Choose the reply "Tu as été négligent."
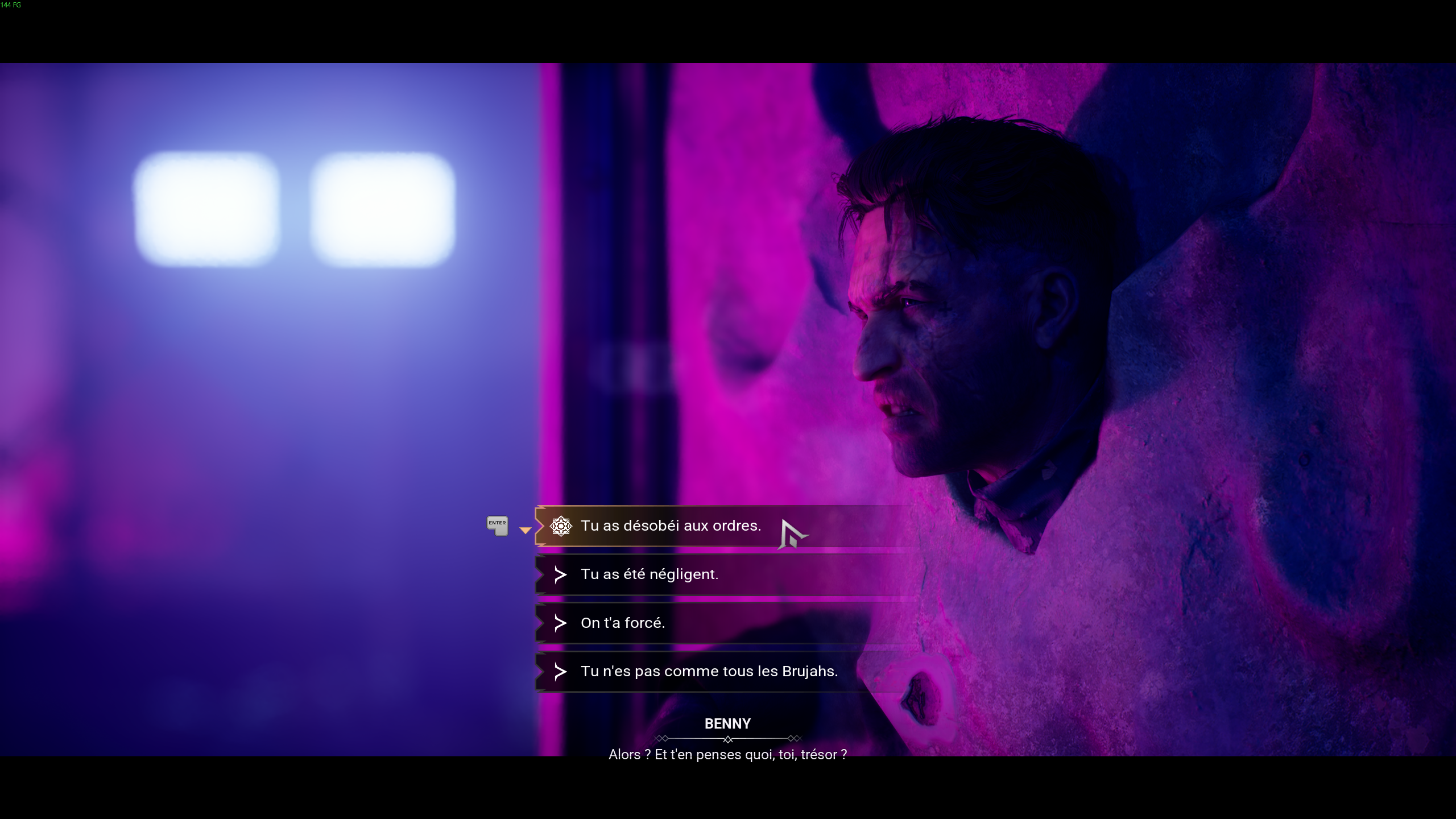The width and height of the screenshot is (1456, 819). 649,574
